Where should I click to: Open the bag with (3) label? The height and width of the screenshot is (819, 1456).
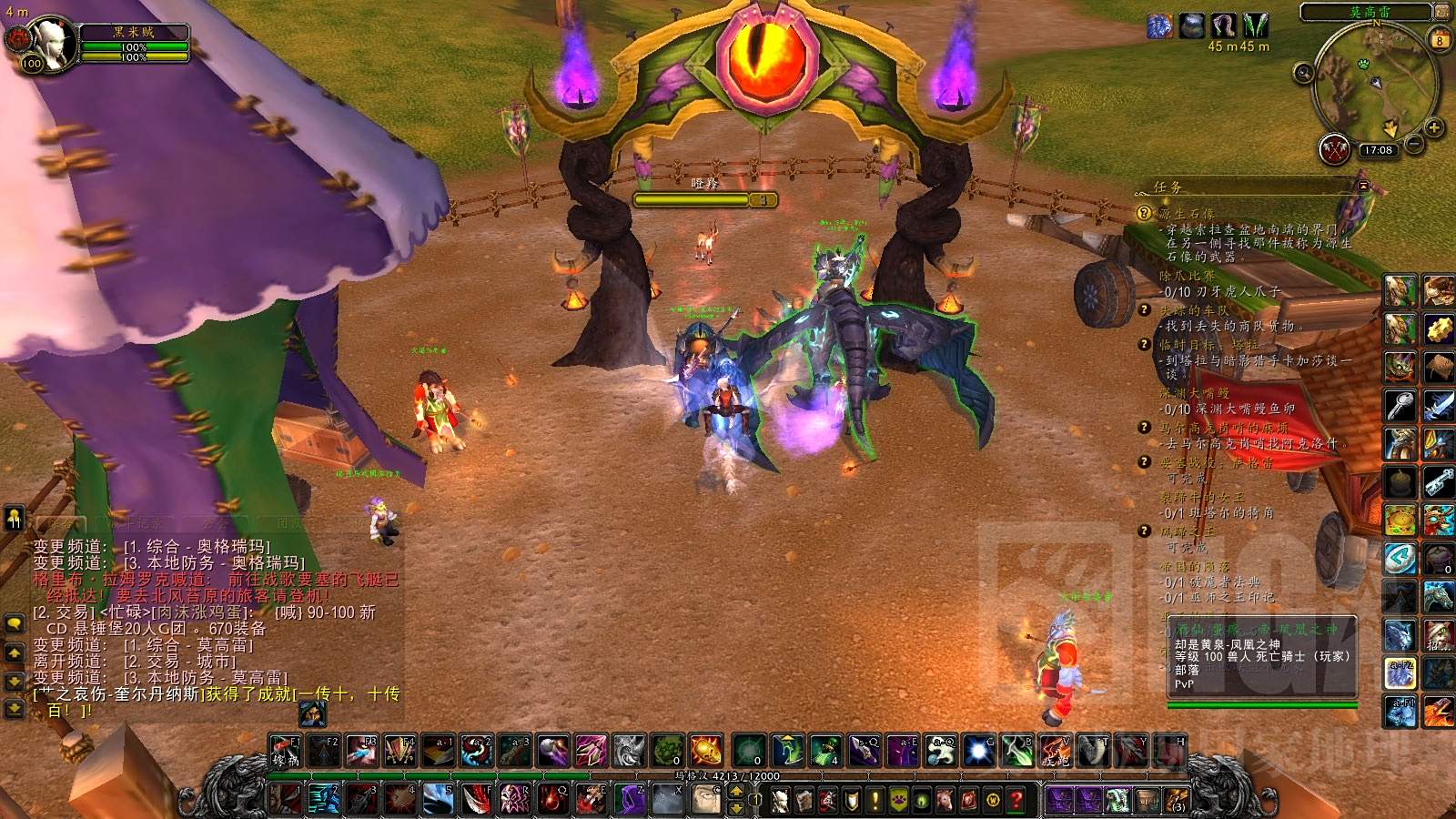1177,800
